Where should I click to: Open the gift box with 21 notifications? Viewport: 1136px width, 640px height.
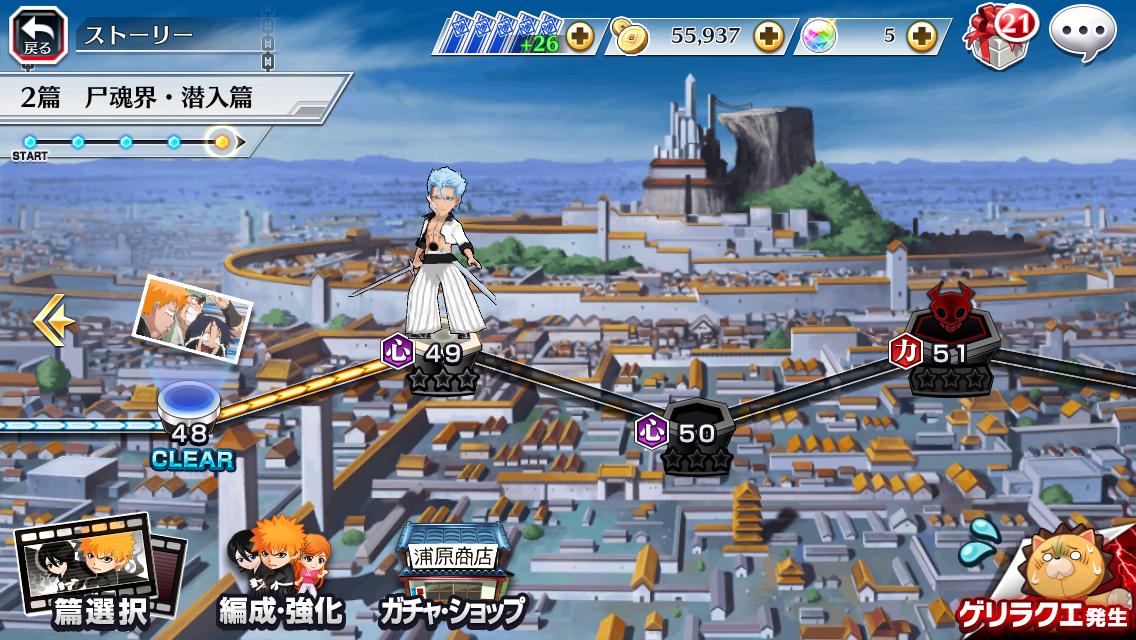coord(994,36)
